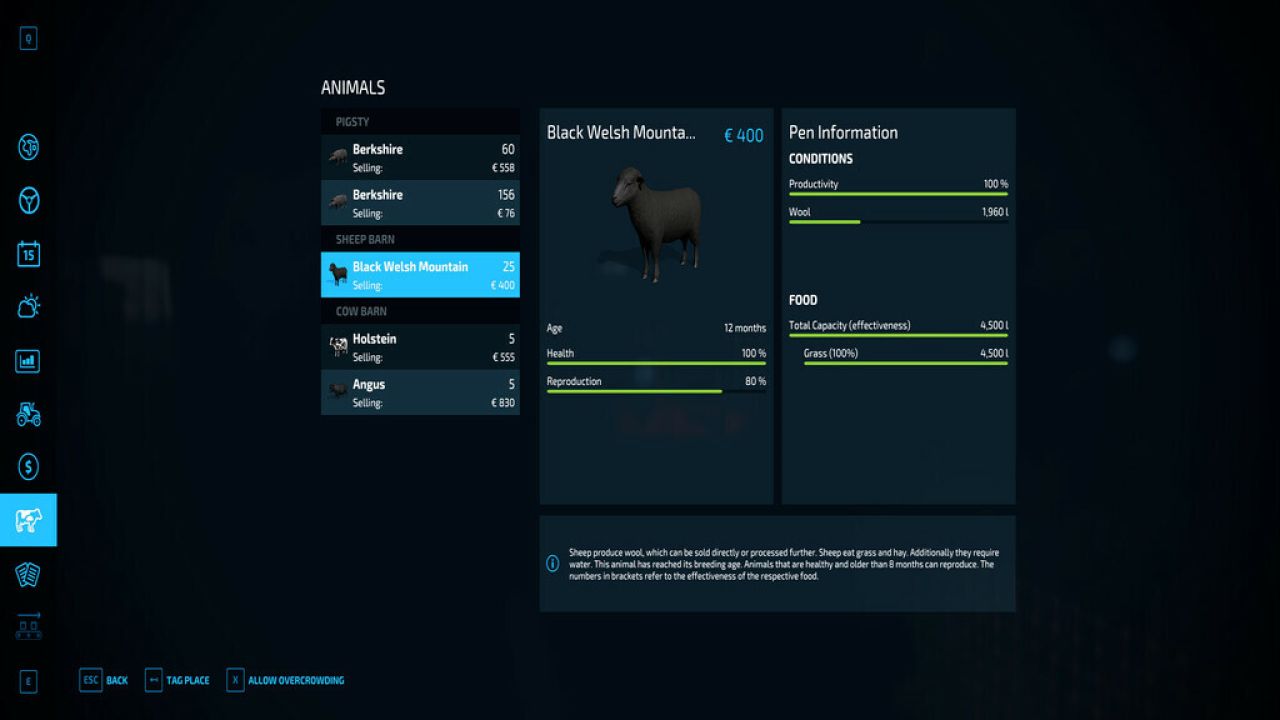The image size is (1280, 720).
Task: Expand the Cow Barn section
Action: [420, 311]
